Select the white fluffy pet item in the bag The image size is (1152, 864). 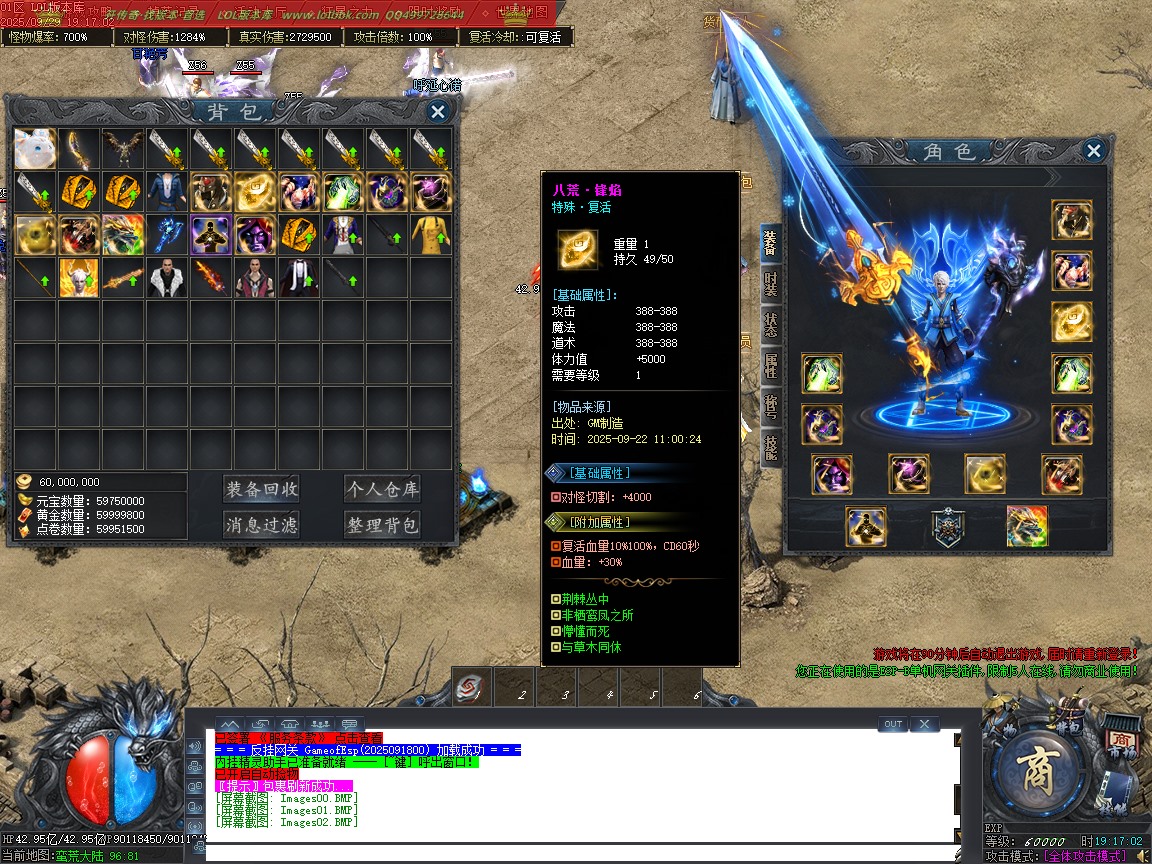point(35,148)
